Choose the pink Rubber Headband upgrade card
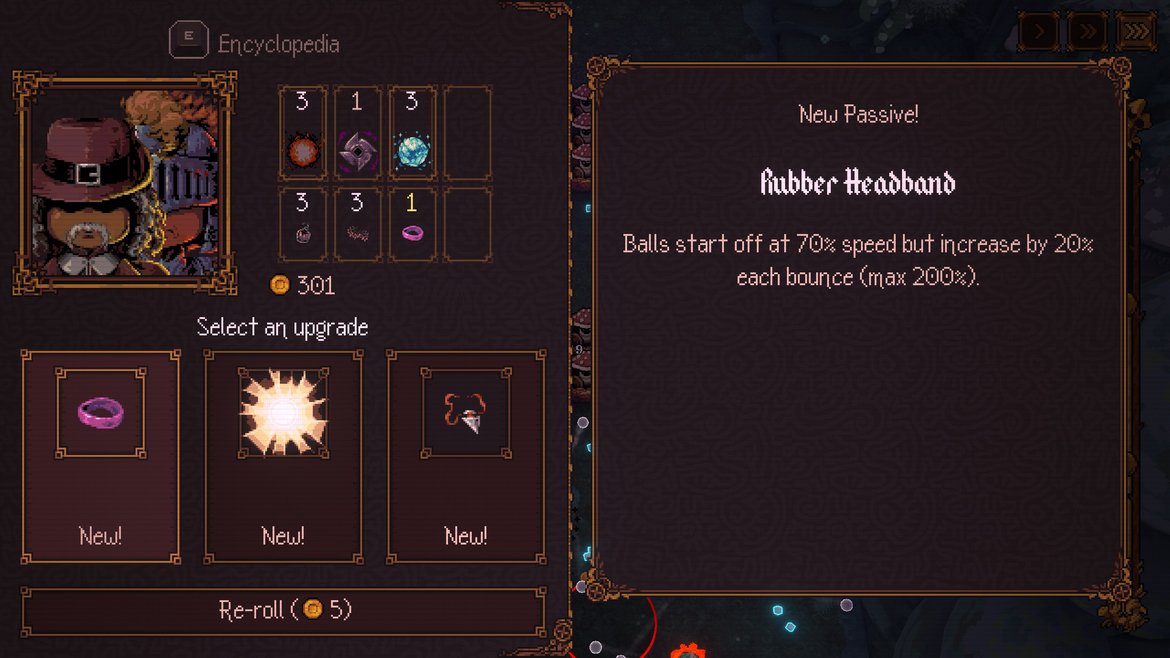Image resolution: width=1170 pixels, height=658 pixels. pos(100,456)
